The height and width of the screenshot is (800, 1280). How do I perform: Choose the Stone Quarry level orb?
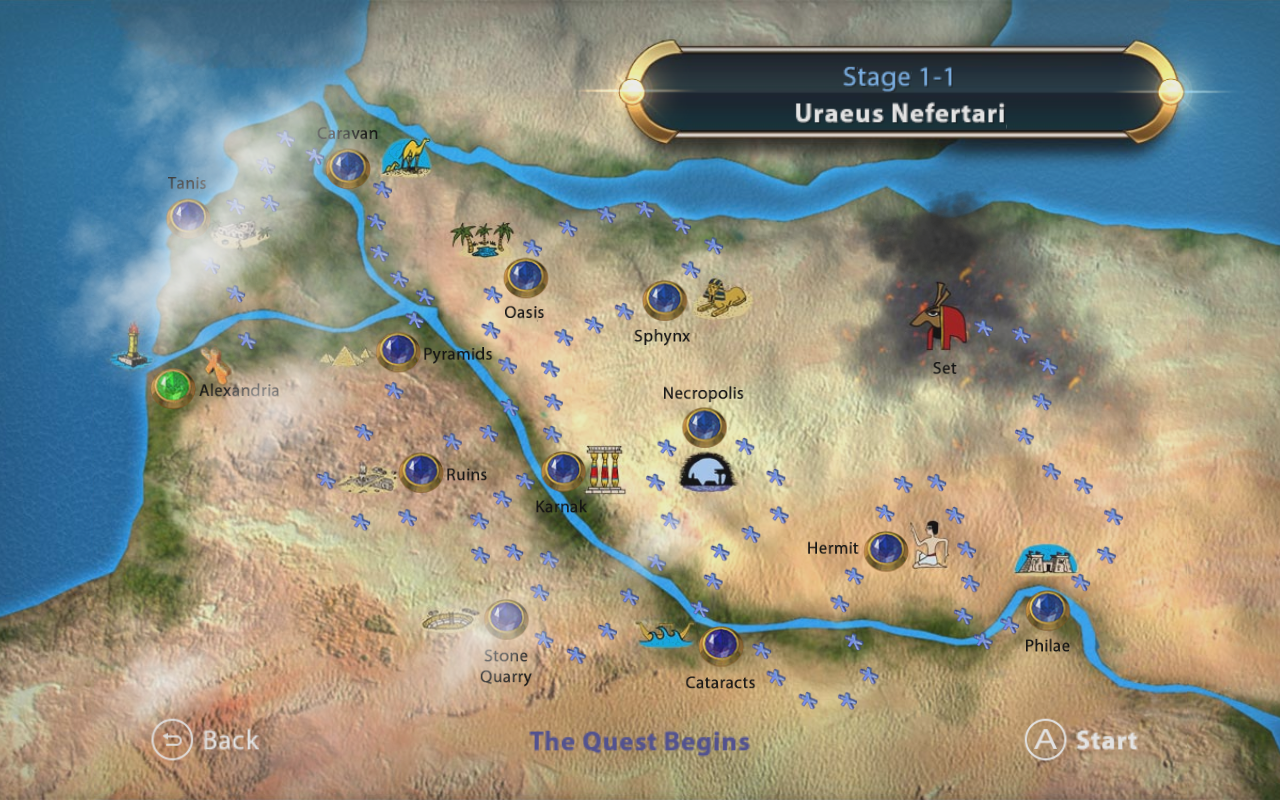click(506, 618)
